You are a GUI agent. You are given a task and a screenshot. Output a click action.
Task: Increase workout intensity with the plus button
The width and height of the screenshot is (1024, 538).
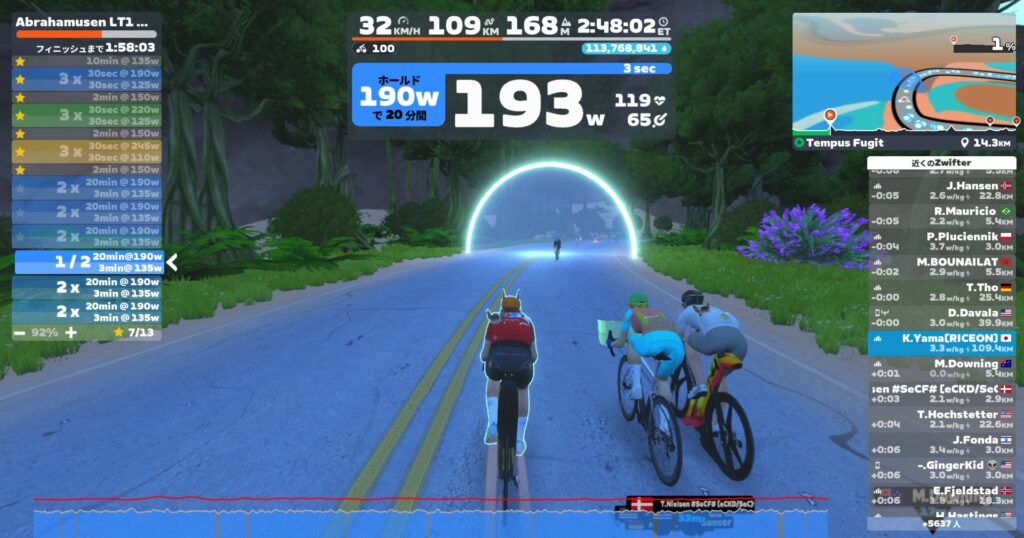point(71,331)
